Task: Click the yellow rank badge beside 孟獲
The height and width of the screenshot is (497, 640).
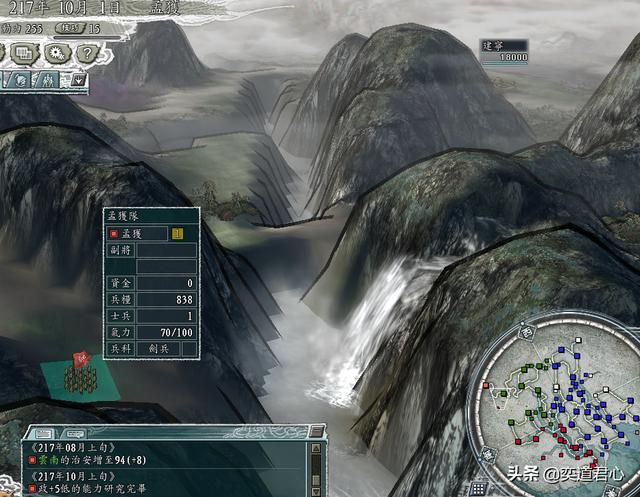Action: point(176,234)
